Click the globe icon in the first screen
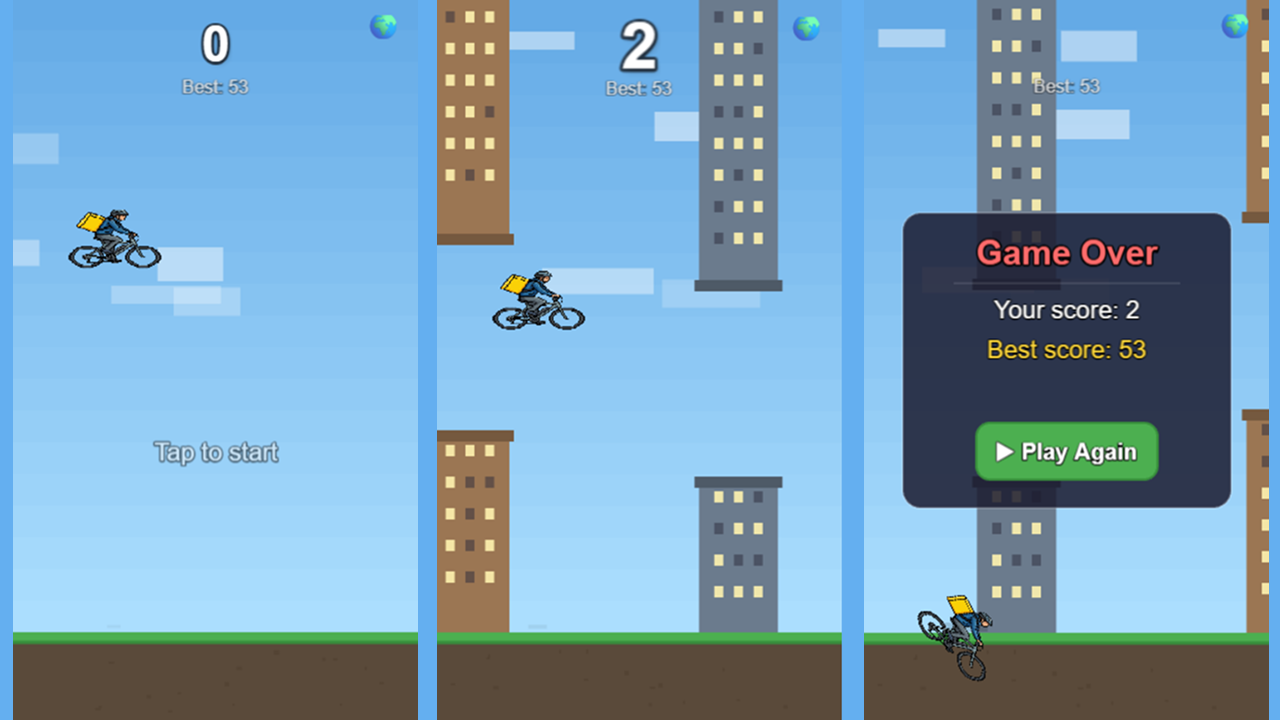1280x720 pixels. (385, 27)
